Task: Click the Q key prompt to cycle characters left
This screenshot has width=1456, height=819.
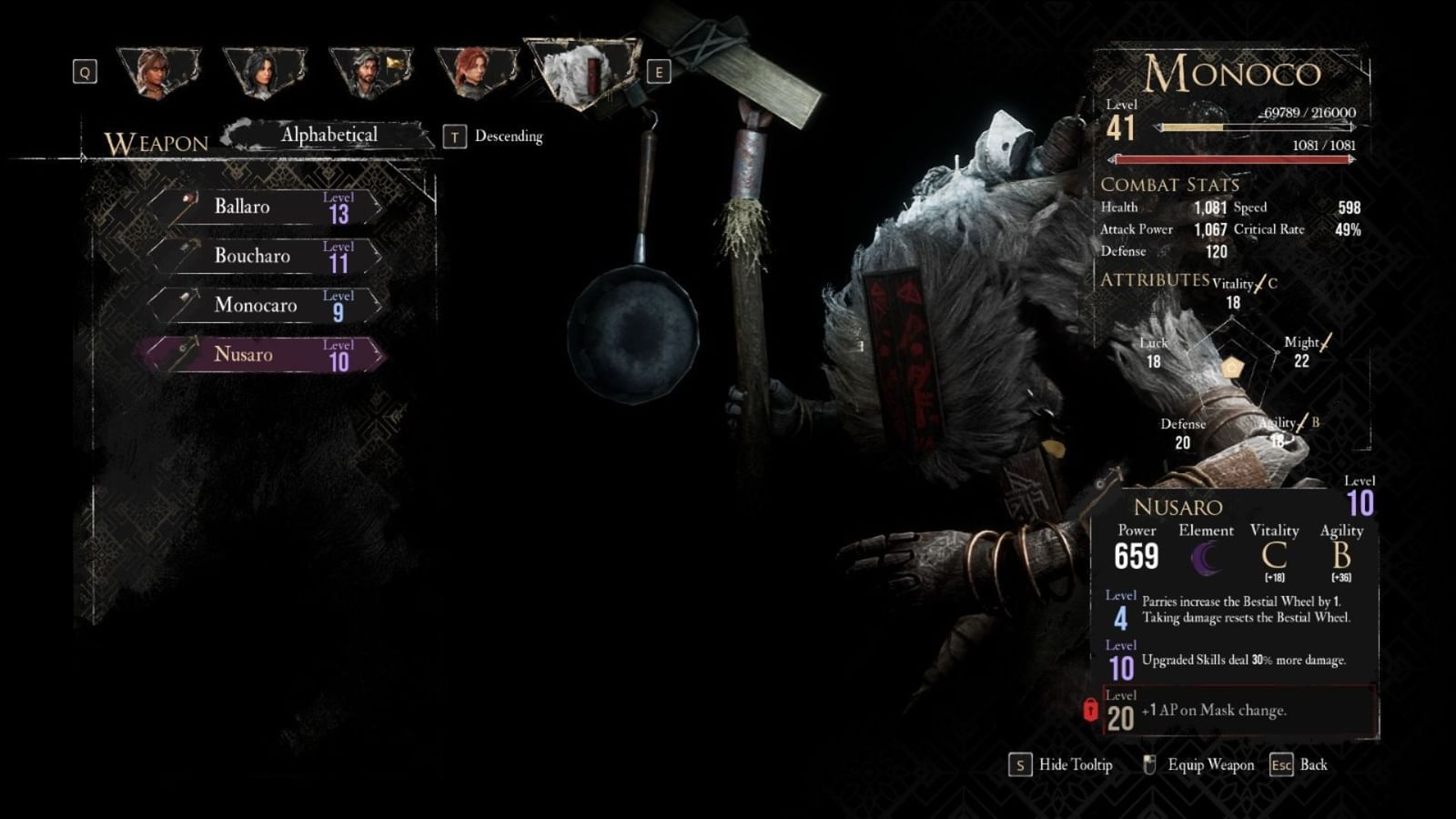Action: click(86, 72)
